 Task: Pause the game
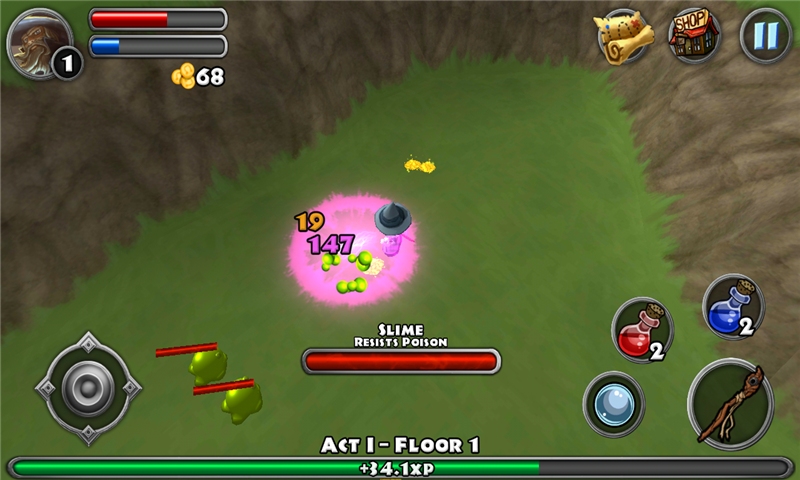coord(765,36)
